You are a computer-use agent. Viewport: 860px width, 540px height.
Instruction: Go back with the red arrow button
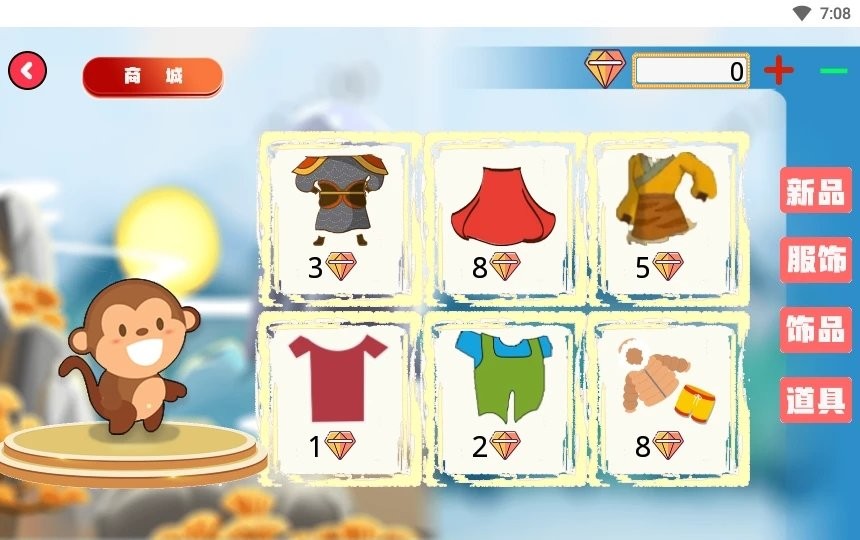[x=28, y=71]
